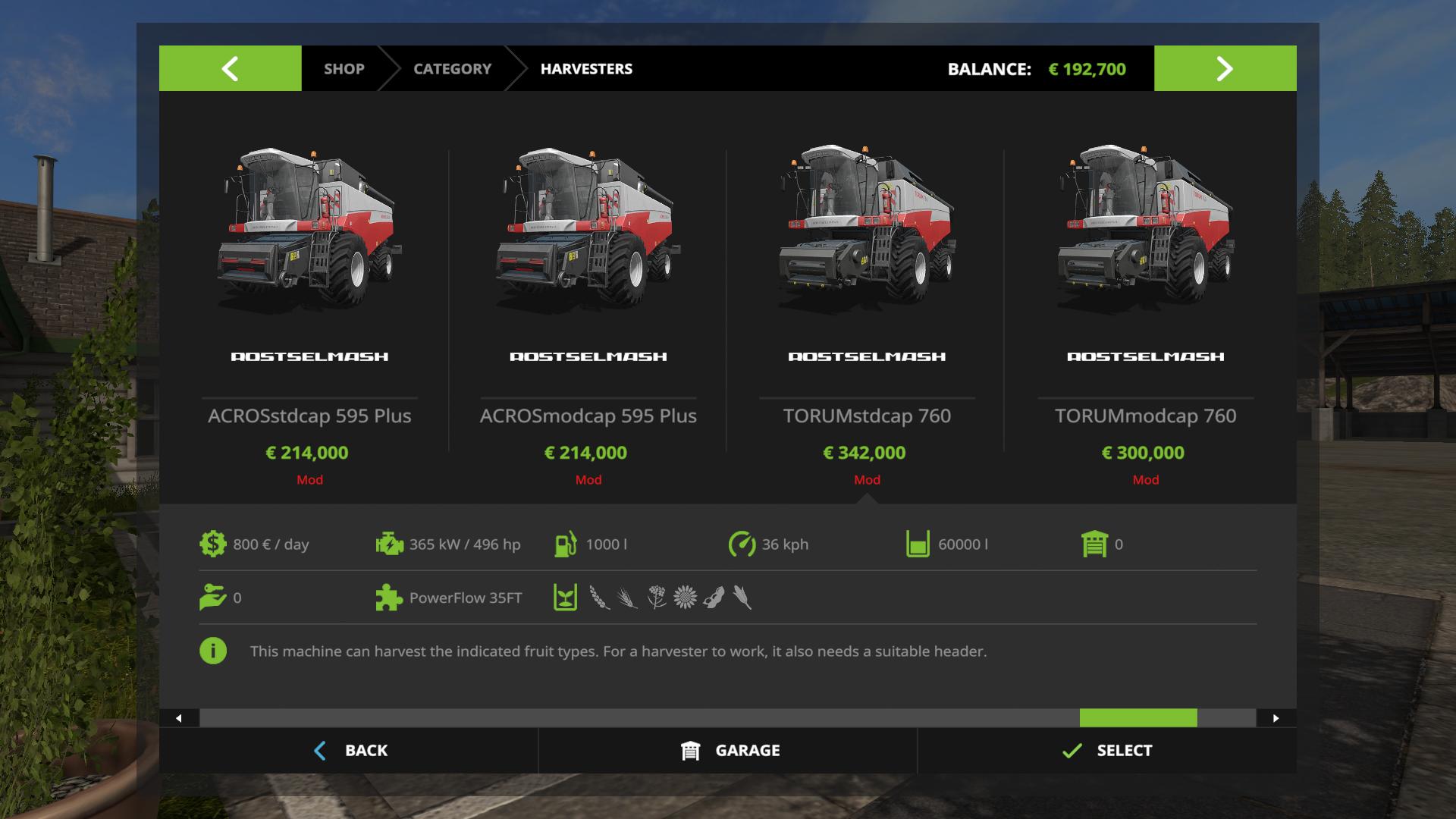Go to the previous shop page arrow
Image resolution: width=1456 pixels, height=819 pixels.
pos(230,68)
